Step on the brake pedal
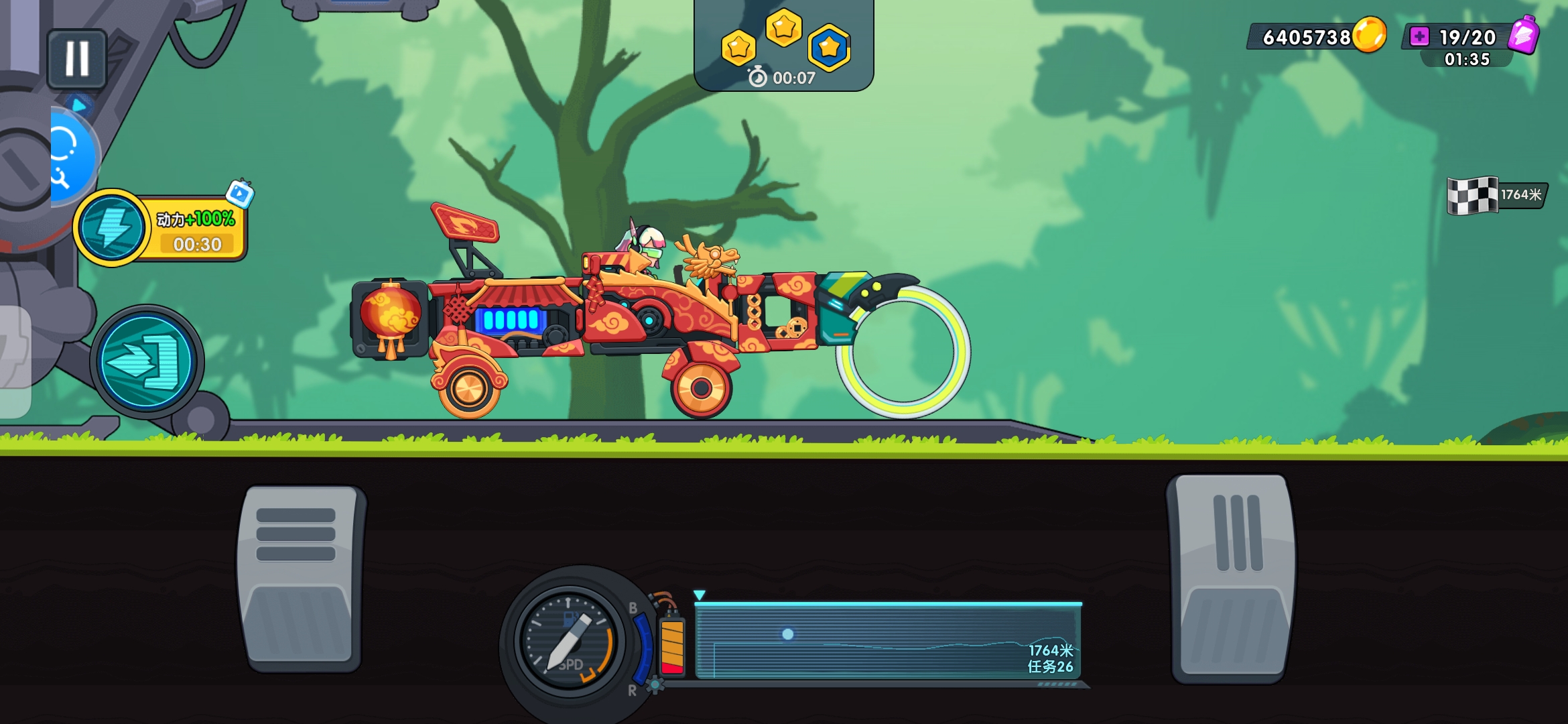 (x=299, y=578)
